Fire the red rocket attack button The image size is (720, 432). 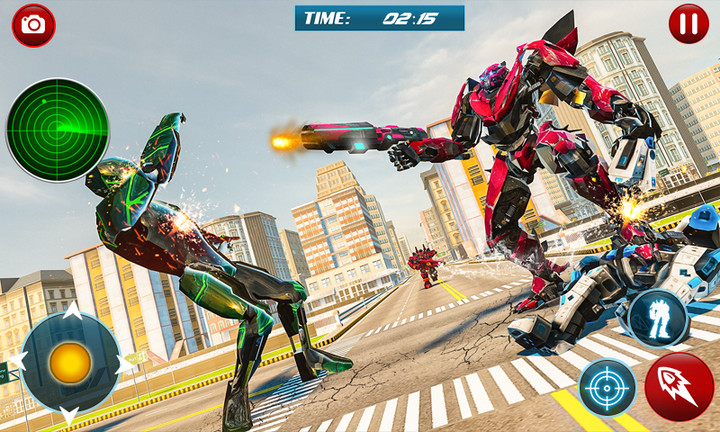pyautogui.click(x=679, y=387)
